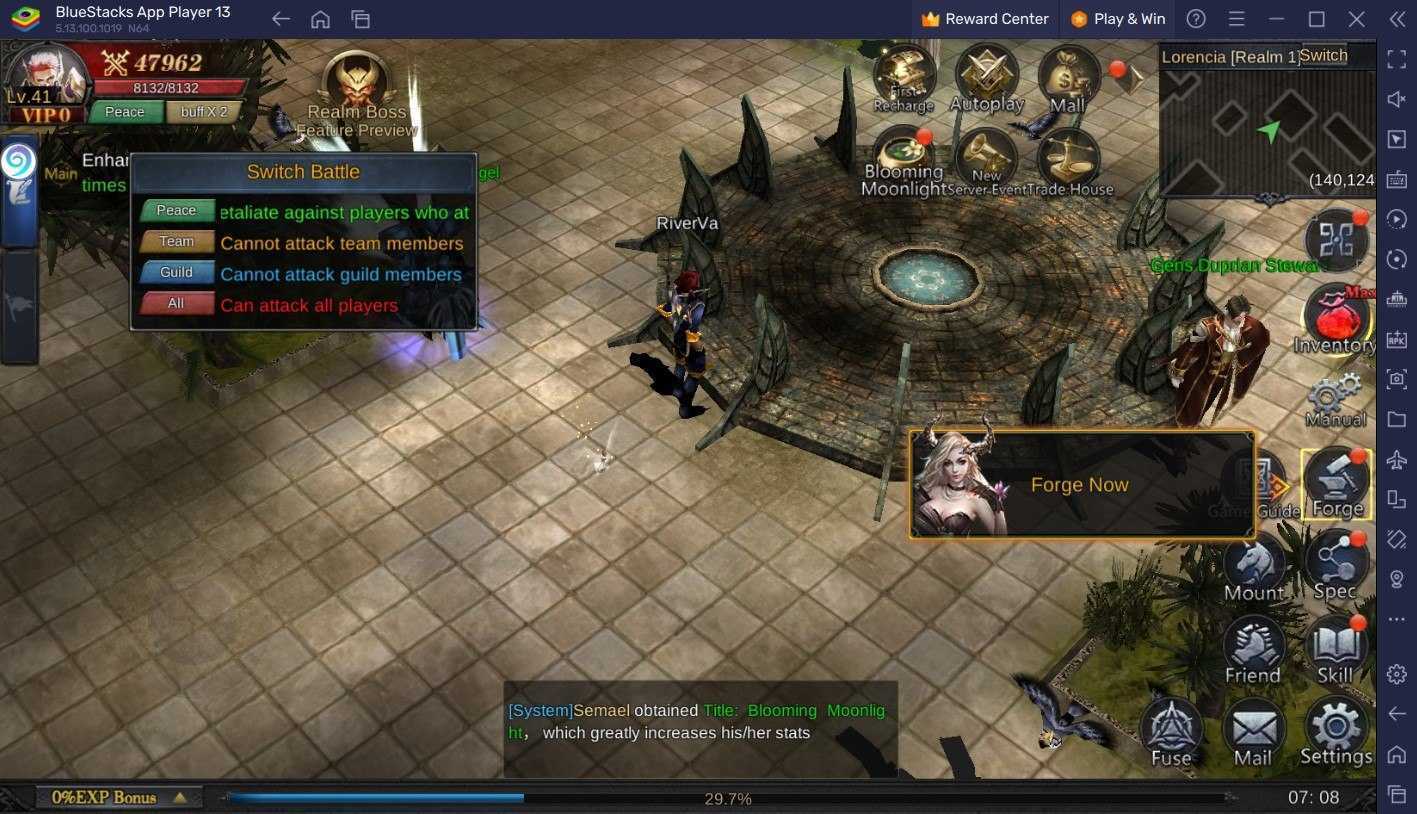
Task: Select the All battle mode option
Action: pyautogui.click(x=177, y=304)
